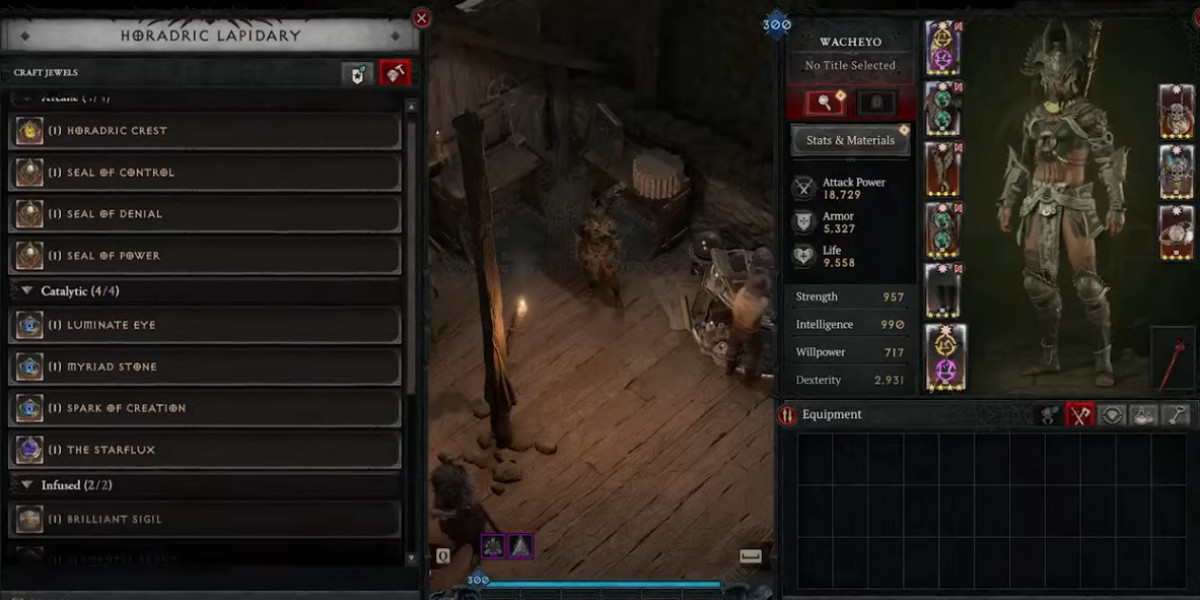Select Seal of Power from the list
The width and height of the screenshot is (1200, 600).
205,256
